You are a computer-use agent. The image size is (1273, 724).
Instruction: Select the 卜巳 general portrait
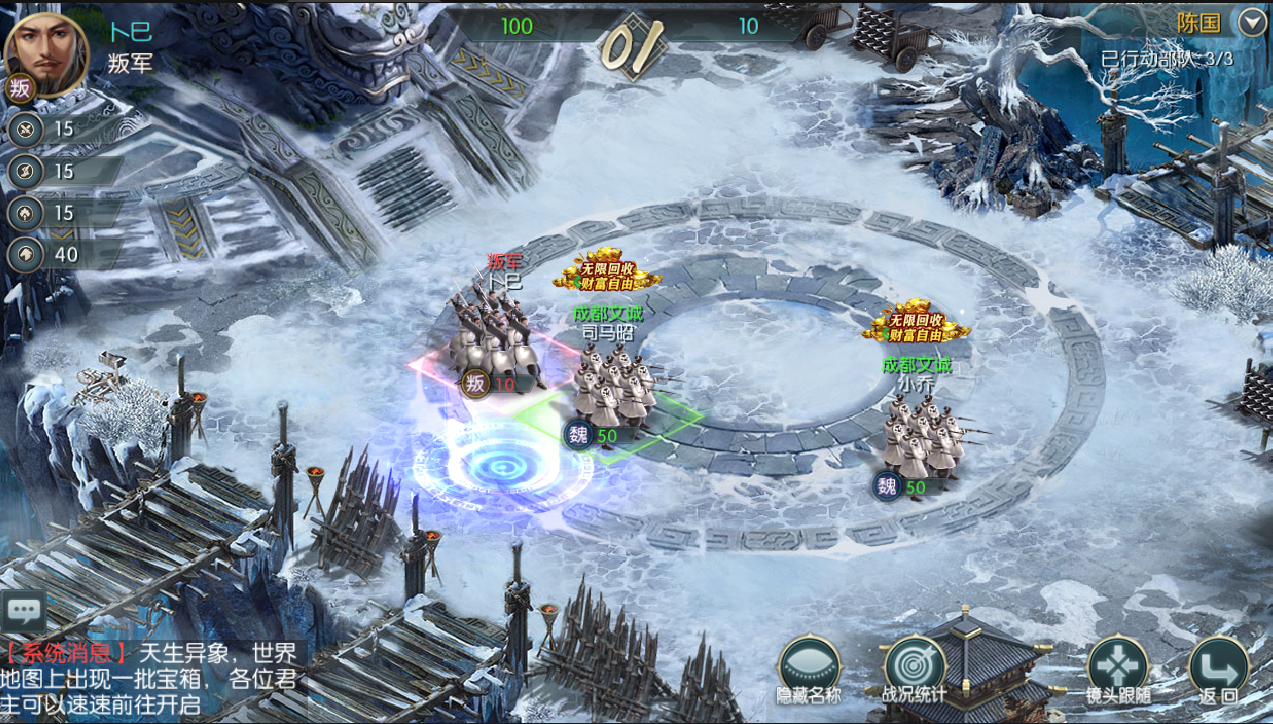(x=47, y=54)
